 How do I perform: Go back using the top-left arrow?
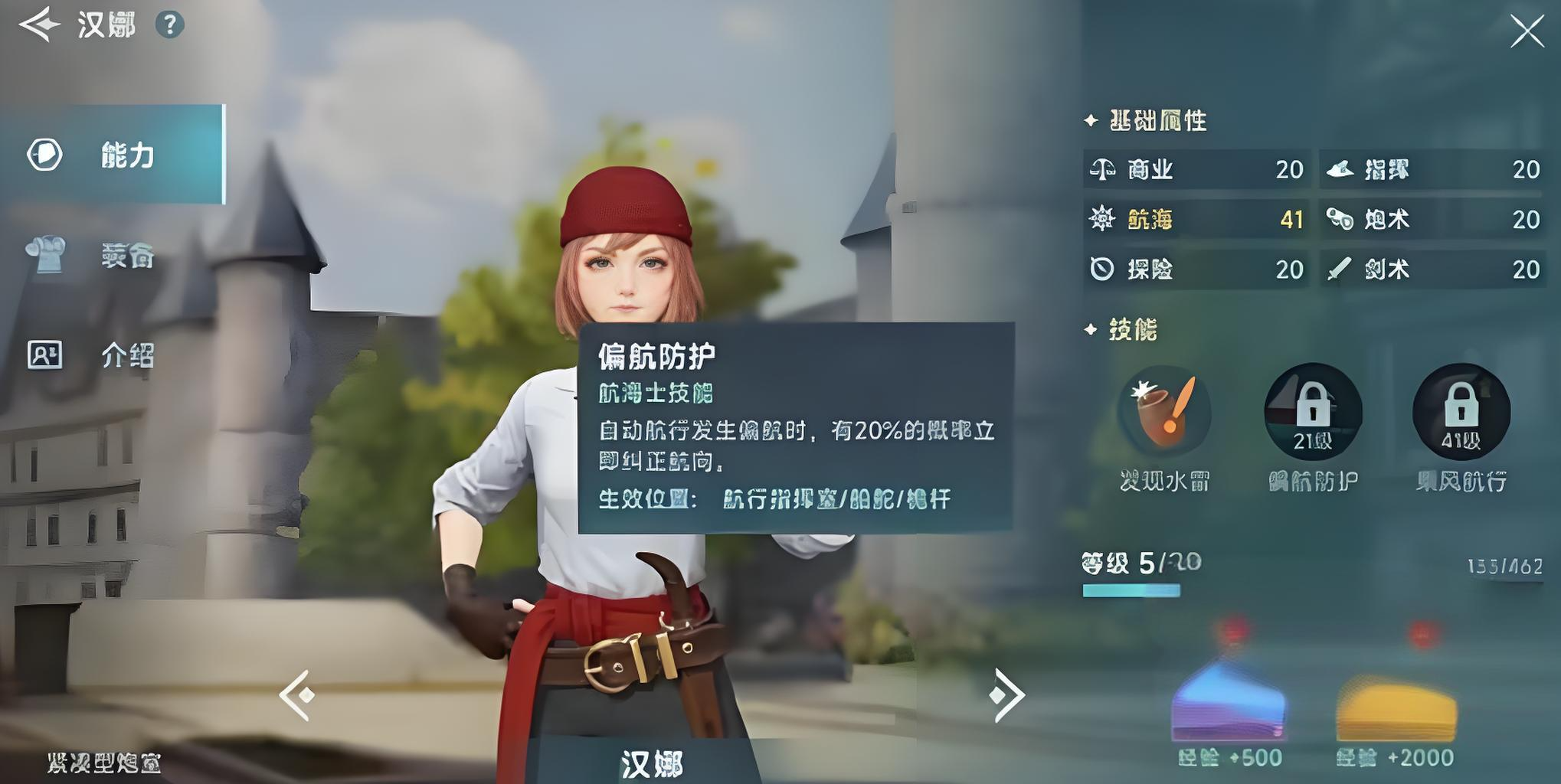pyautogui.click(x=40, y=24)
